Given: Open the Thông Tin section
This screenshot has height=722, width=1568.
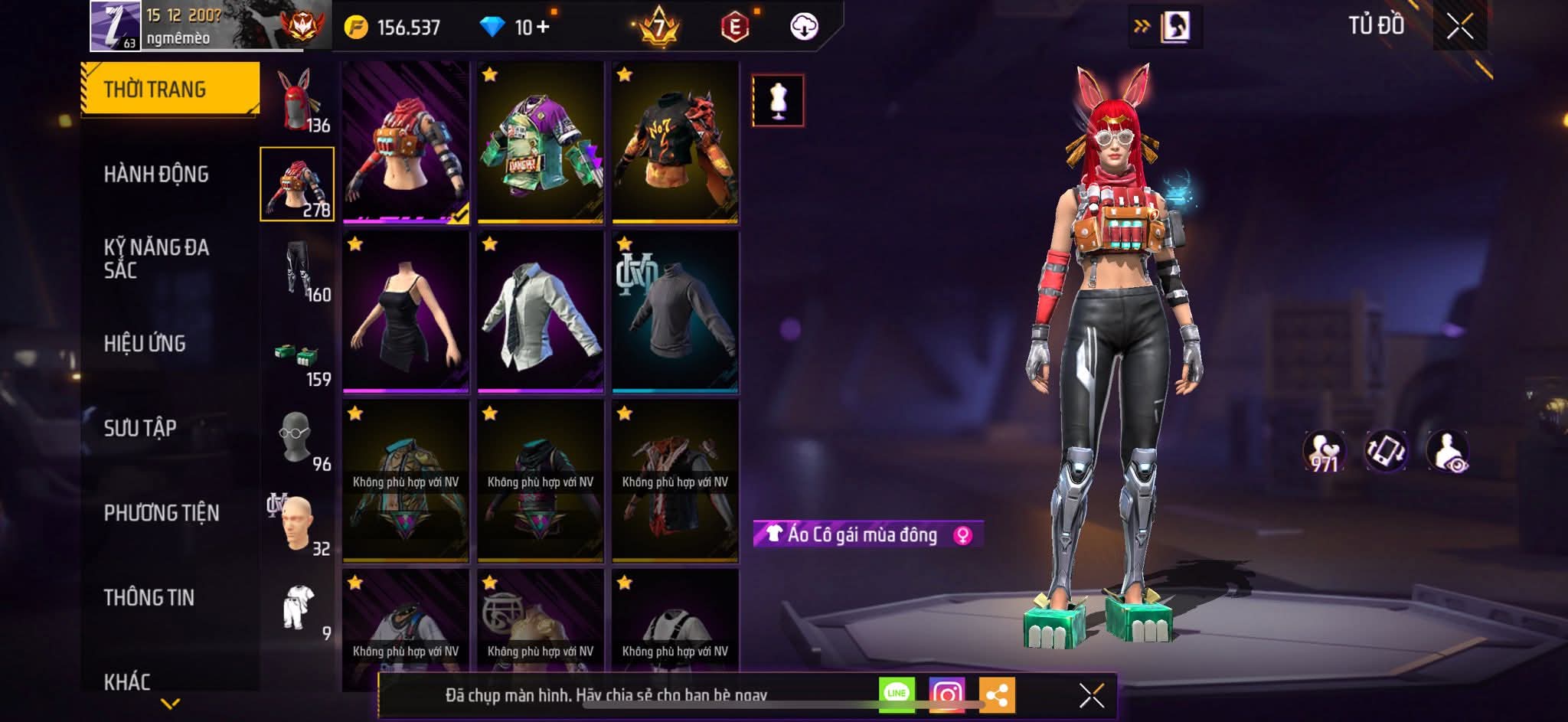Looking at the screenshot, I should pos(149,597).
